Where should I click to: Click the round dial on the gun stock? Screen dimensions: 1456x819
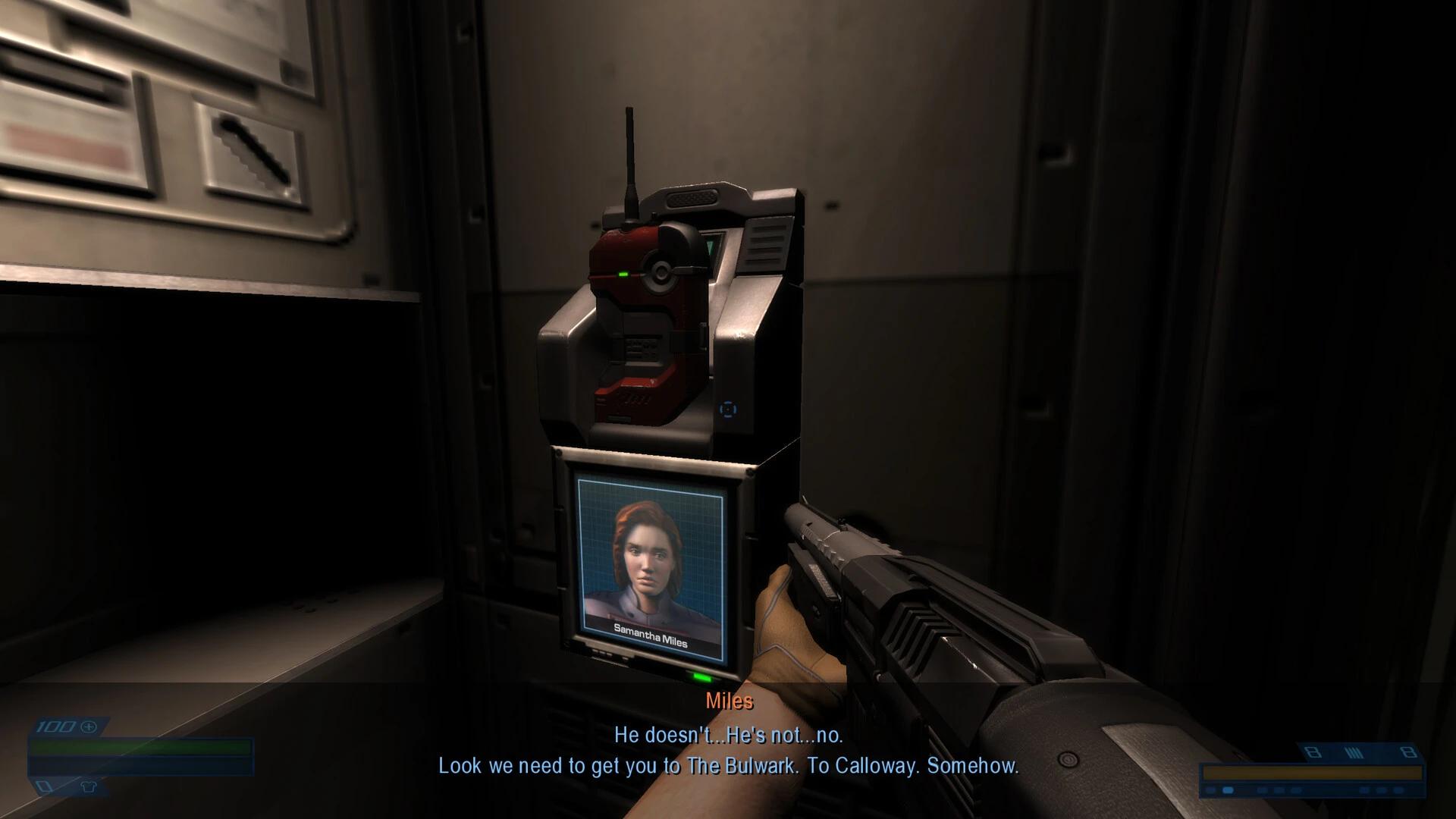click(1068, 760)
